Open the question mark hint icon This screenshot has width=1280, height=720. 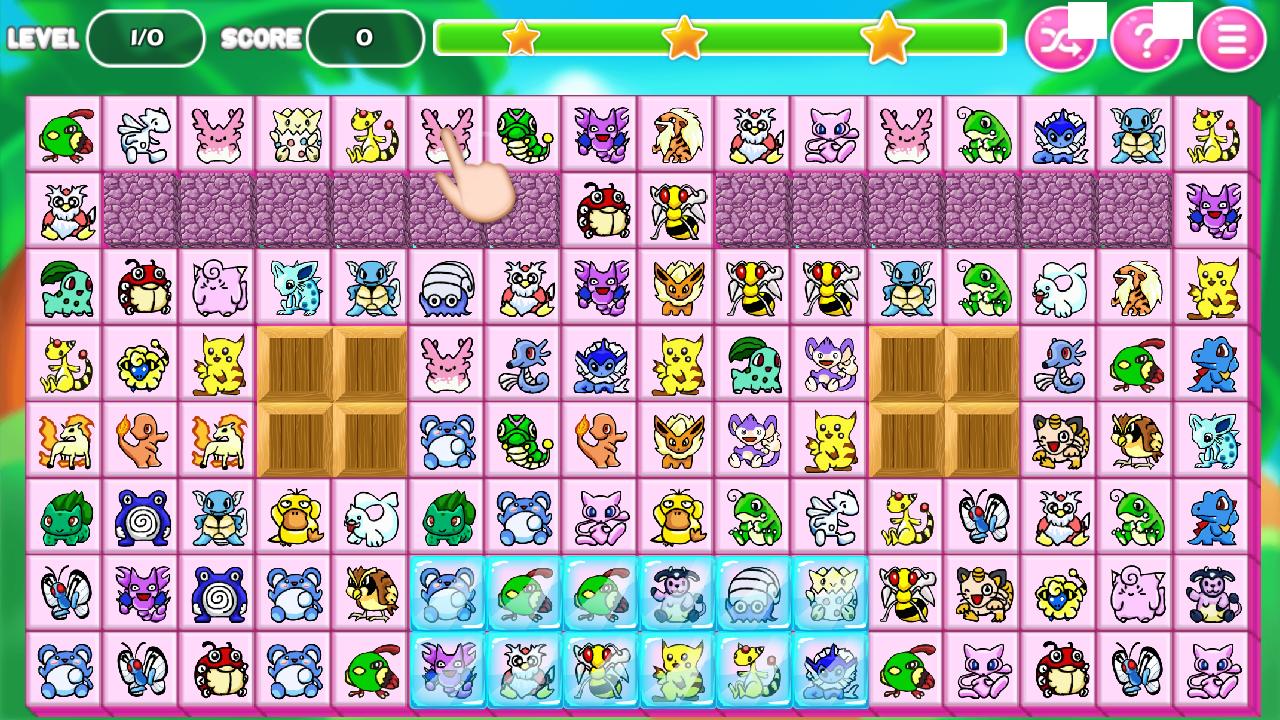click(1148, 40)
